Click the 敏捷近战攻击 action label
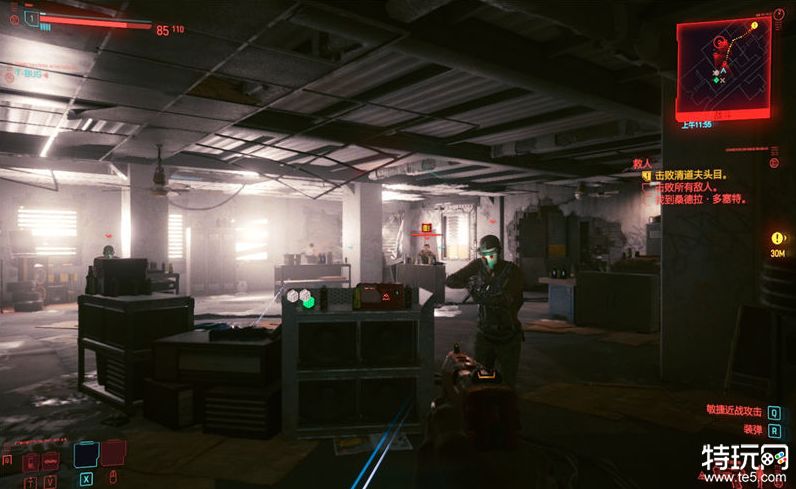 pos(733,411)
